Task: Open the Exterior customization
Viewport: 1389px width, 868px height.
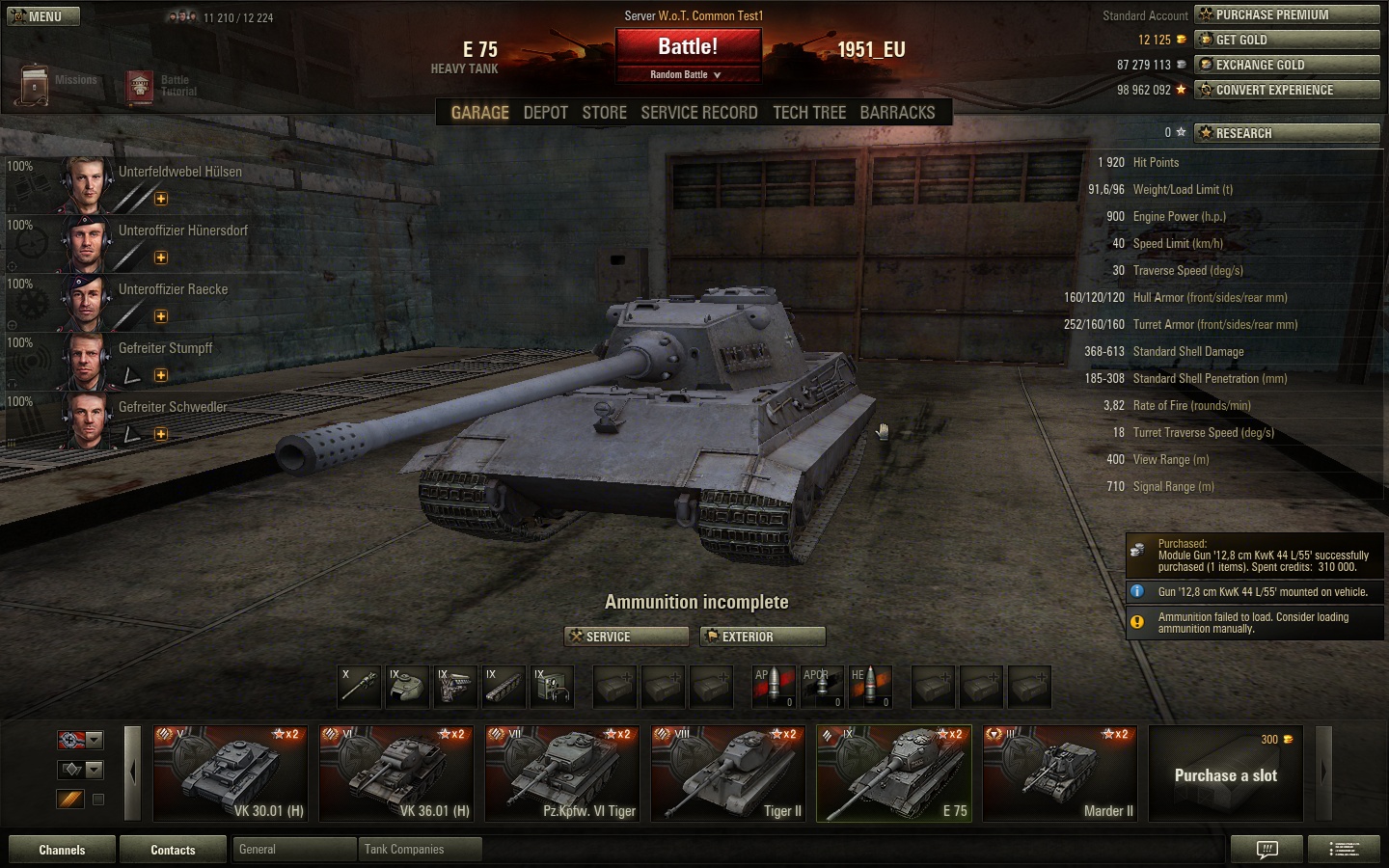Action: pyautogui.click(x=763, y=637)
